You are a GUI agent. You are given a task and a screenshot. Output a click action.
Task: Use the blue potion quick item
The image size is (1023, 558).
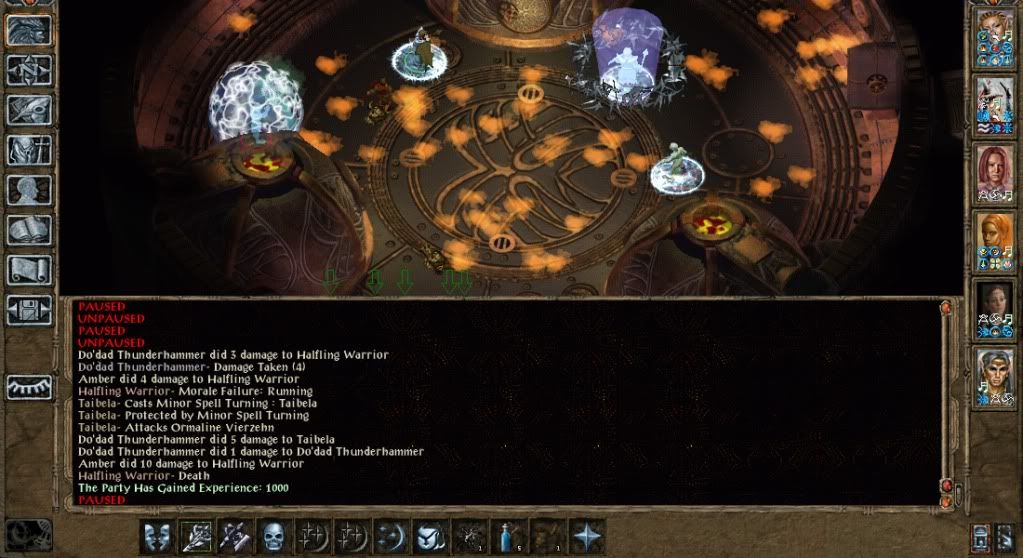point(509,537)
